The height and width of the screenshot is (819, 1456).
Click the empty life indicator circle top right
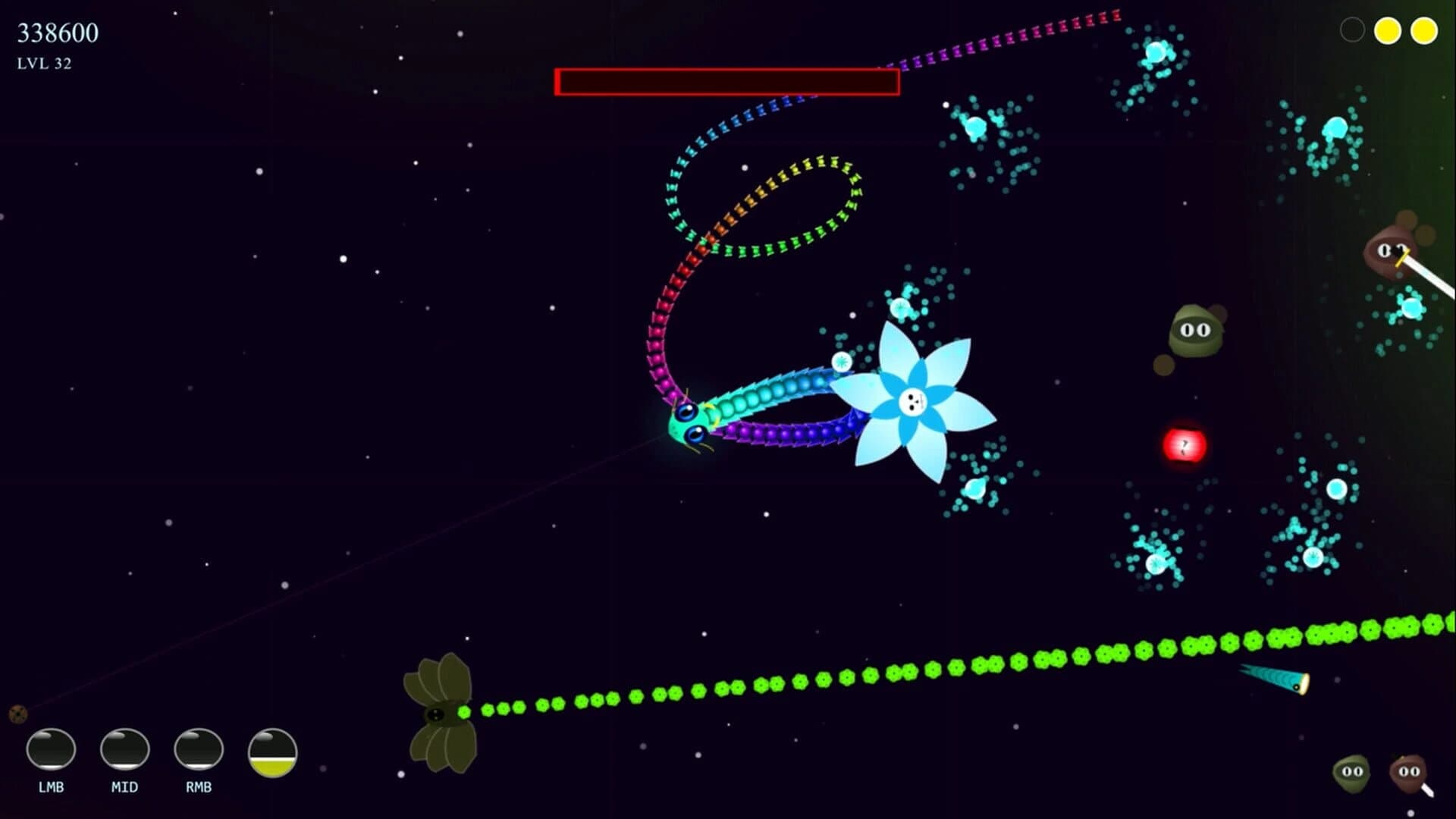click(x=1353, y=30)
